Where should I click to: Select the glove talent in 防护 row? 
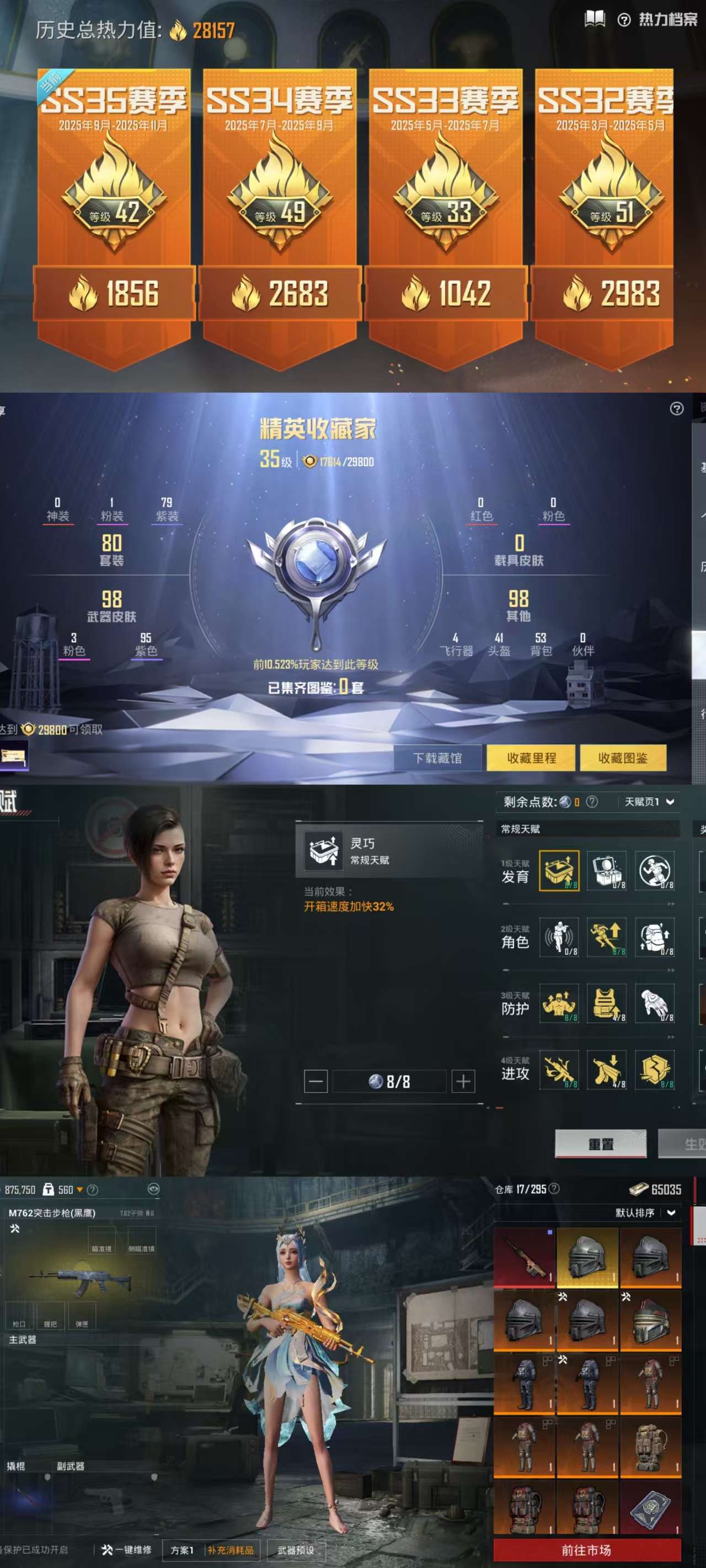click(x=655, y=1003)
